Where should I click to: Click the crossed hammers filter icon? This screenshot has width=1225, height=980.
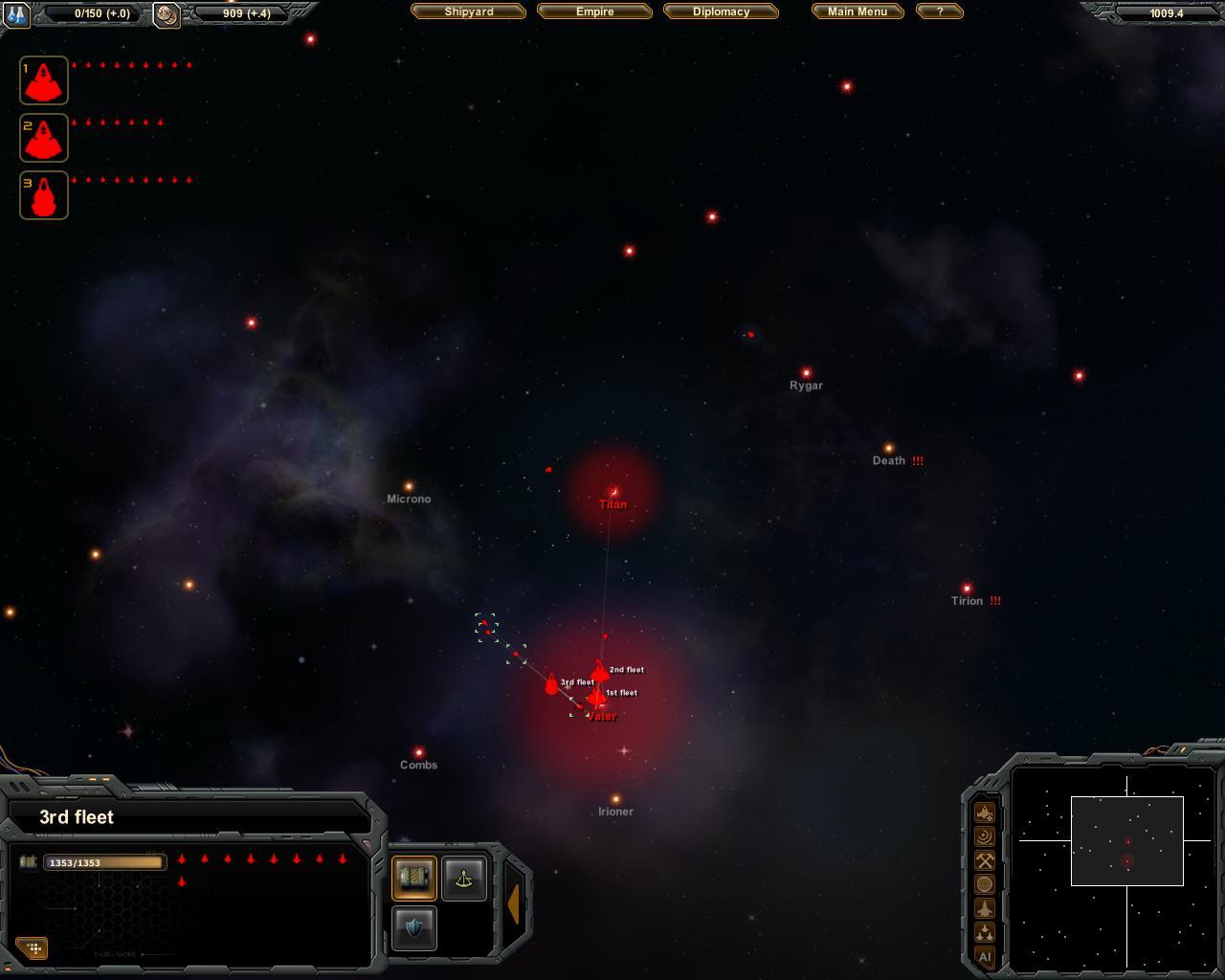click(x=985, y=860)
